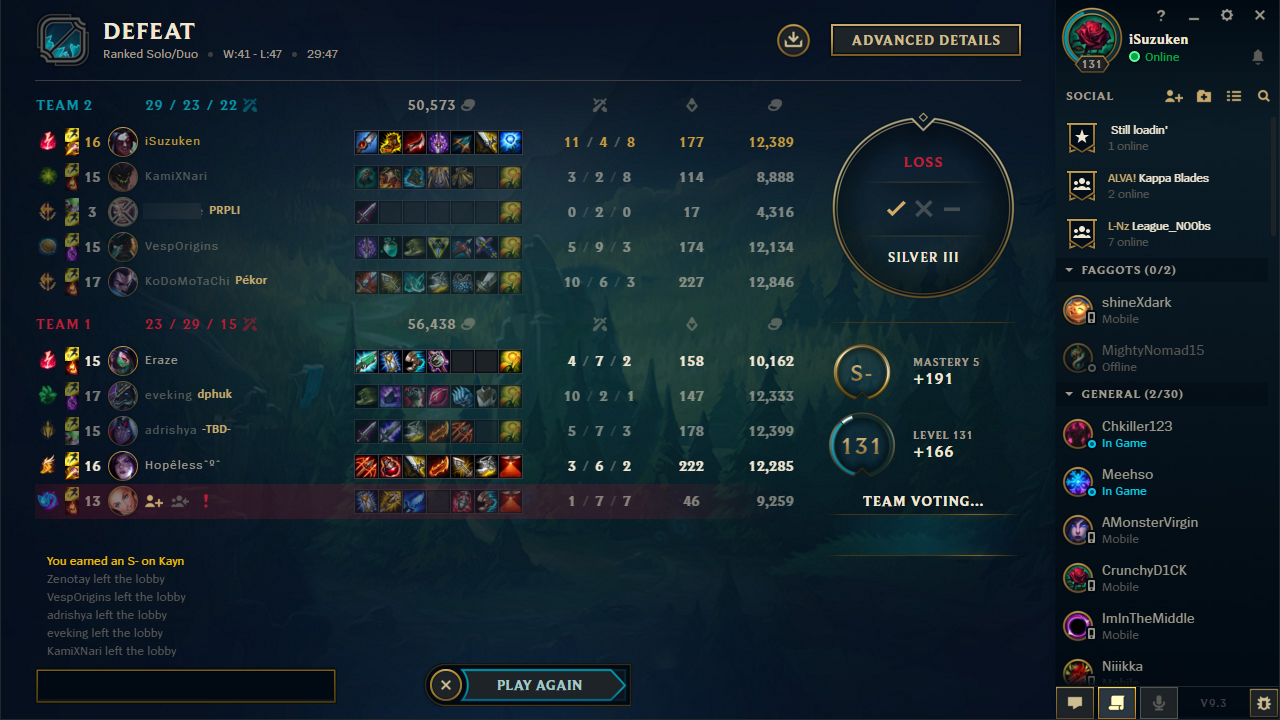
Task: Select the add friend icon above the social list
Action: pos(1174,96)
